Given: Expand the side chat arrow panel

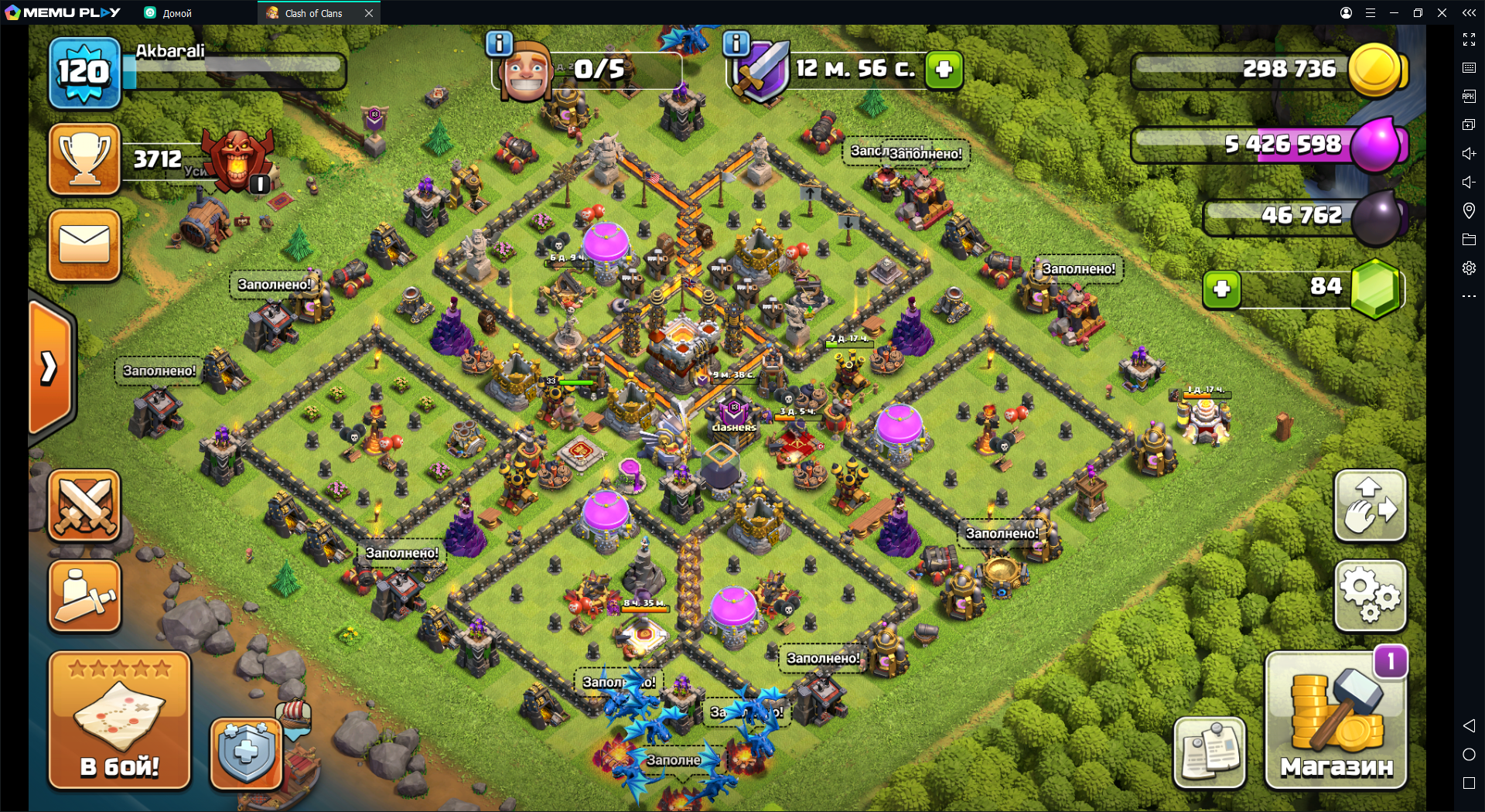Looking at the screenshot, I should point(50,367).
